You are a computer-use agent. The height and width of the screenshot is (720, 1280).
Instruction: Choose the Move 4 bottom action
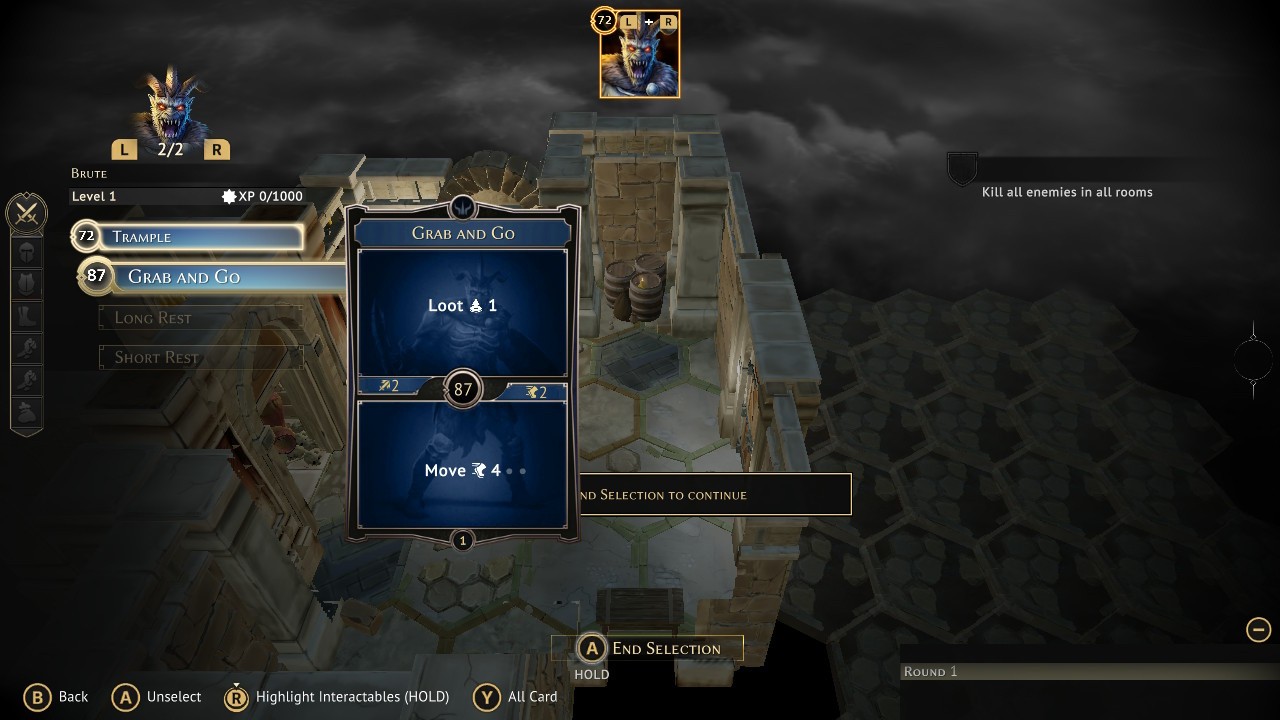coord(462,470)
